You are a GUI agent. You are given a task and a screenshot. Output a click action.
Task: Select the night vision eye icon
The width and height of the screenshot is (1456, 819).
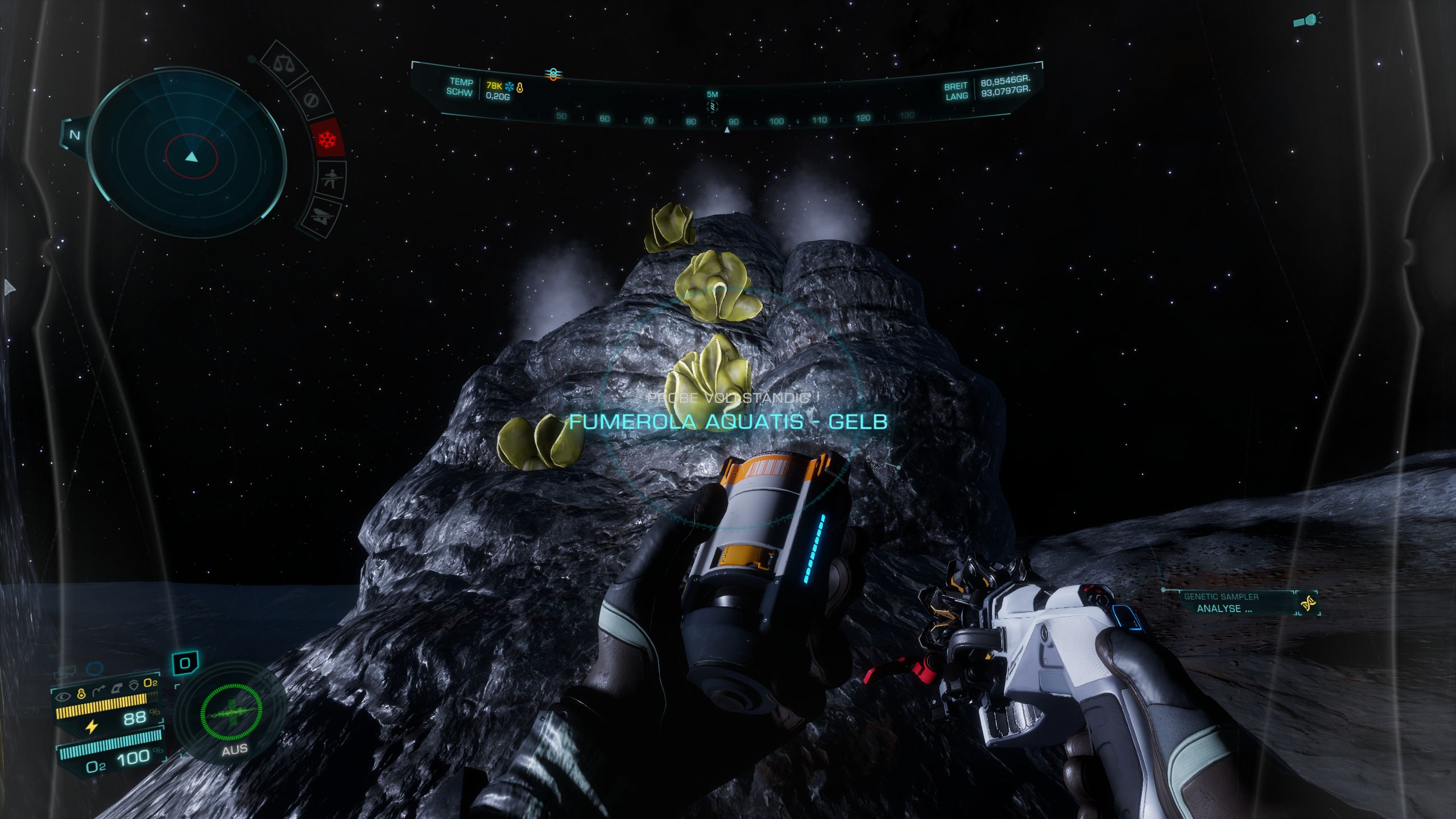tap(64, 695)
